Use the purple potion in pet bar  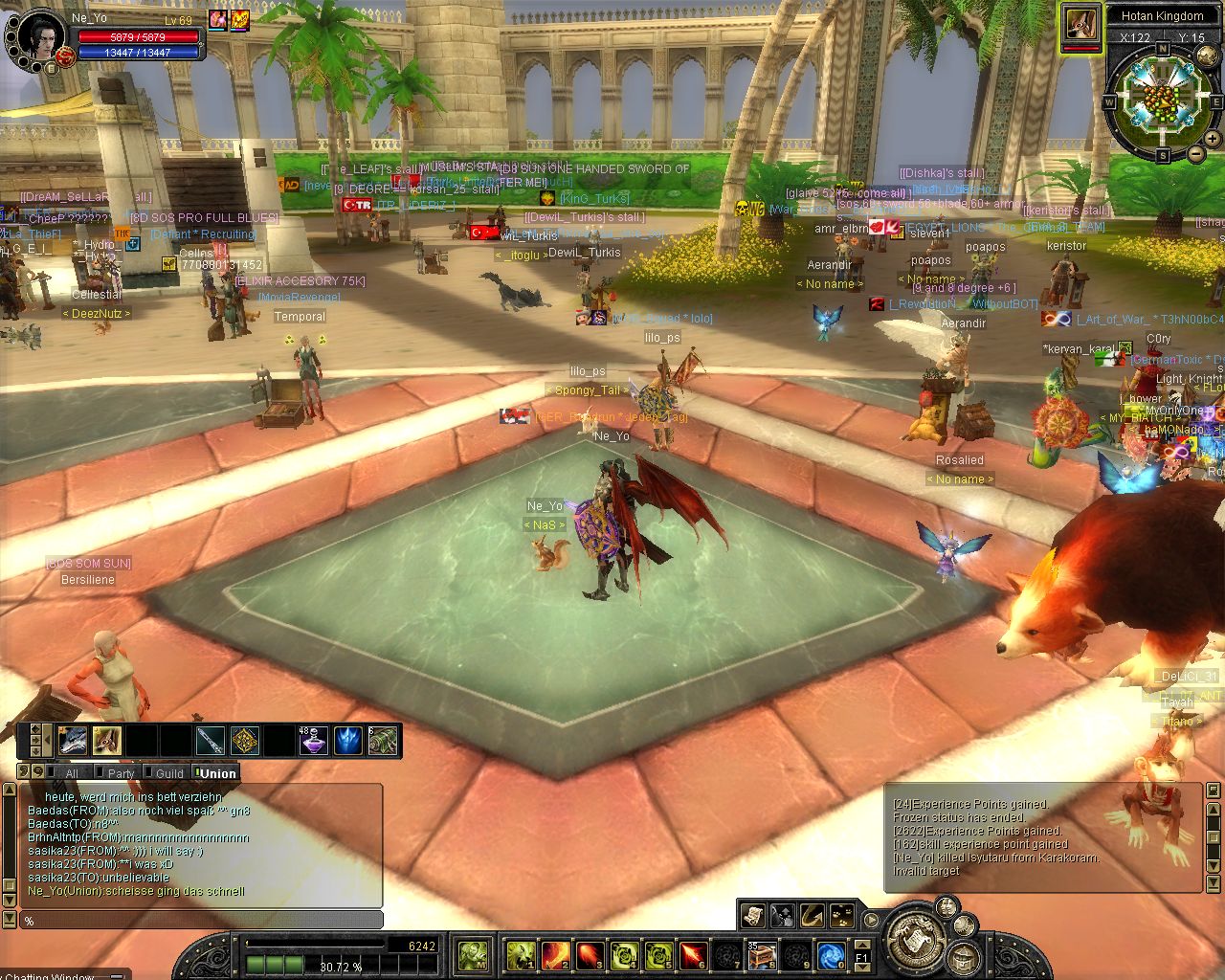313,741
